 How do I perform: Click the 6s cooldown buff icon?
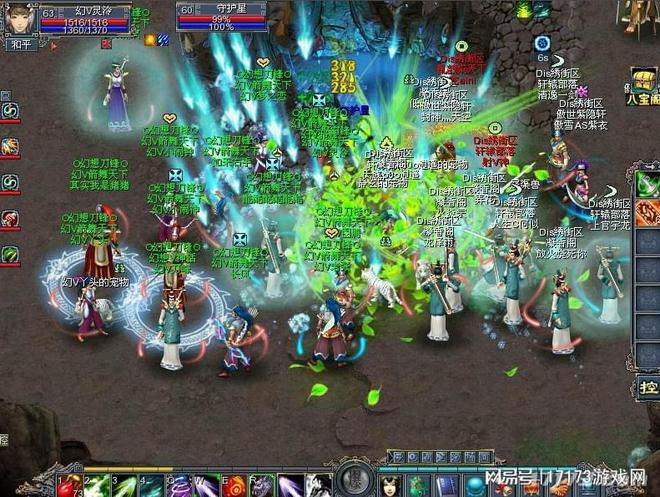pyautogui.click(x=542, y=44)
